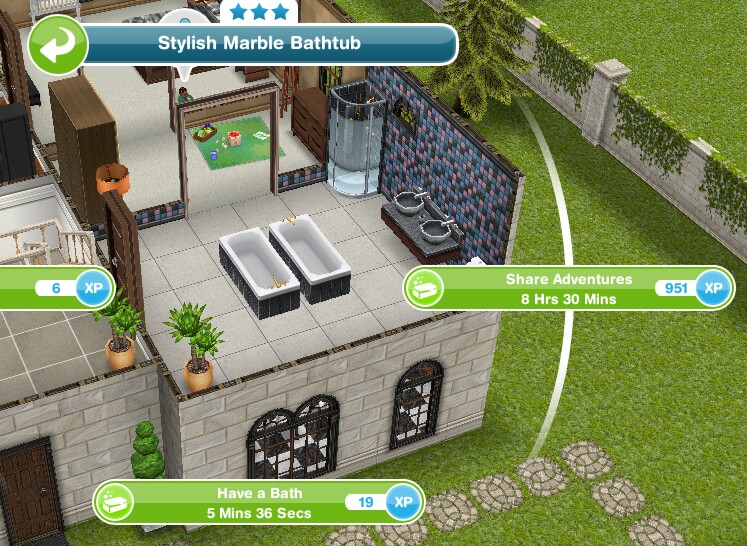
Task: Select the Share Adventures action
Action: point(567,288)
